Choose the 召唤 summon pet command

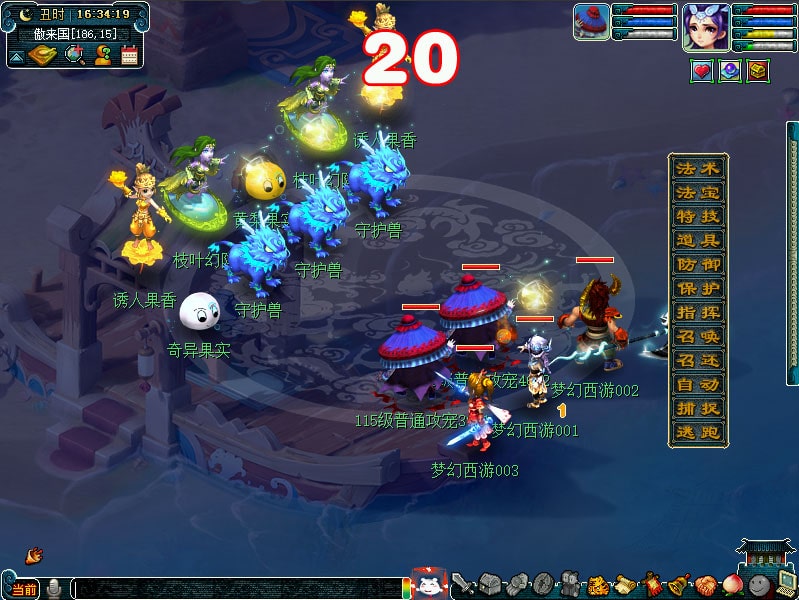pyautogui.click(x=697, y=337)
